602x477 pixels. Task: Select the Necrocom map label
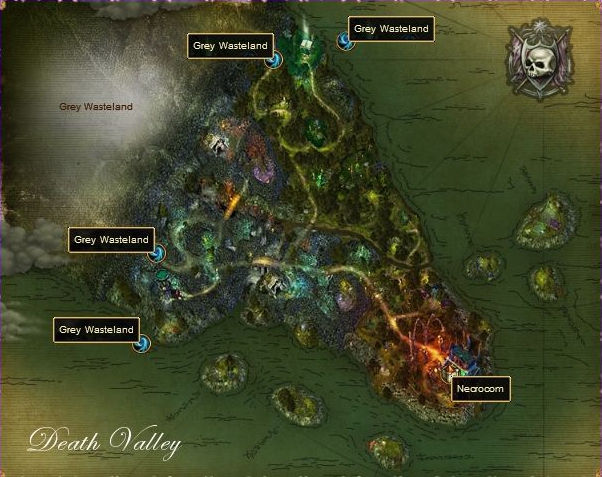click(x=482, y=388)
